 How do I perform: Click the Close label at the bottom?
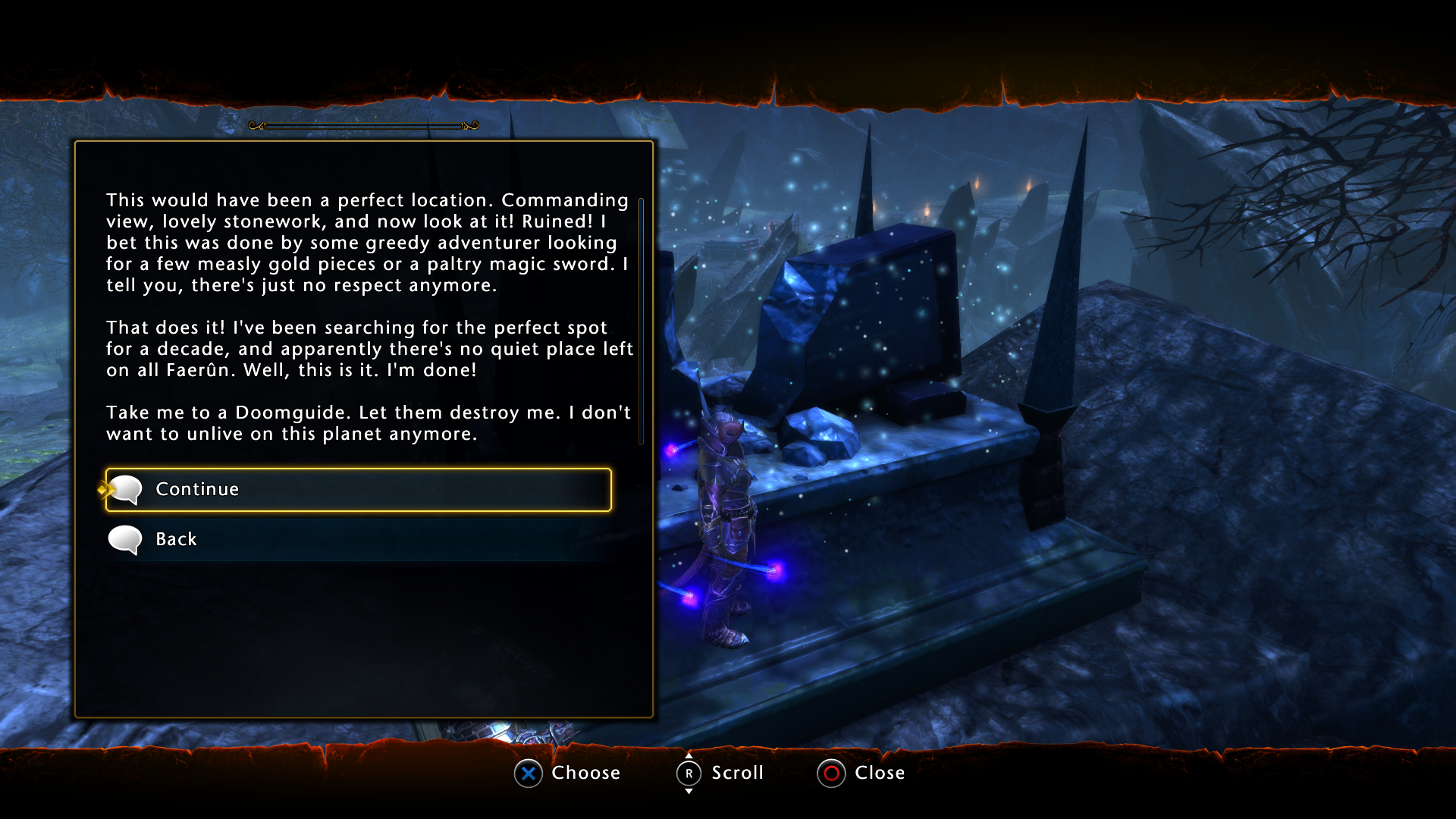tap(880, 773)
